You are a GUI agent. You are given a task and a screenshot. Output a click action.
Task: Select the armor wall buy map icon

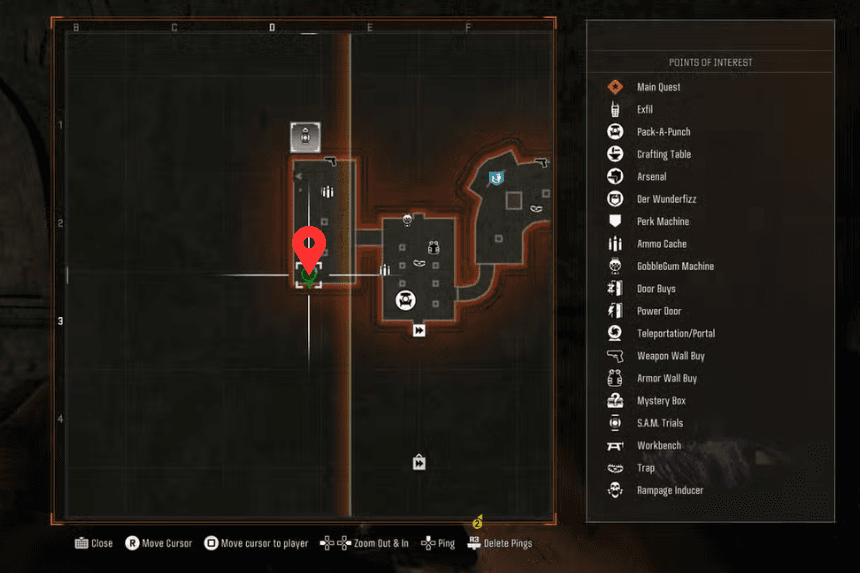433,247
